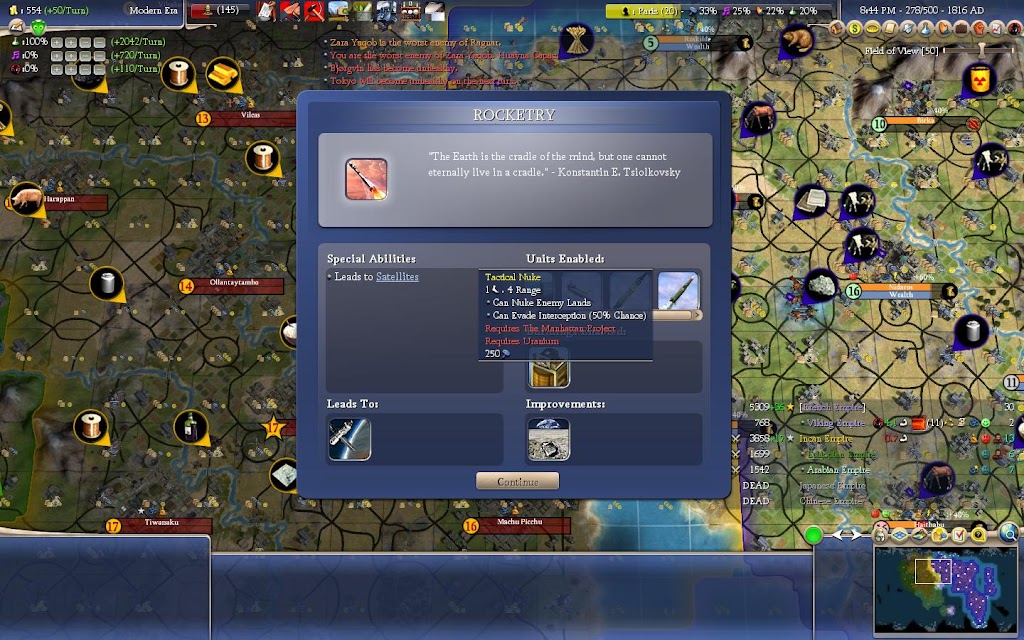Select the golden building icon in Rocketry panel
This screenshot has width=1024, height=640.
tap(549, 372)
